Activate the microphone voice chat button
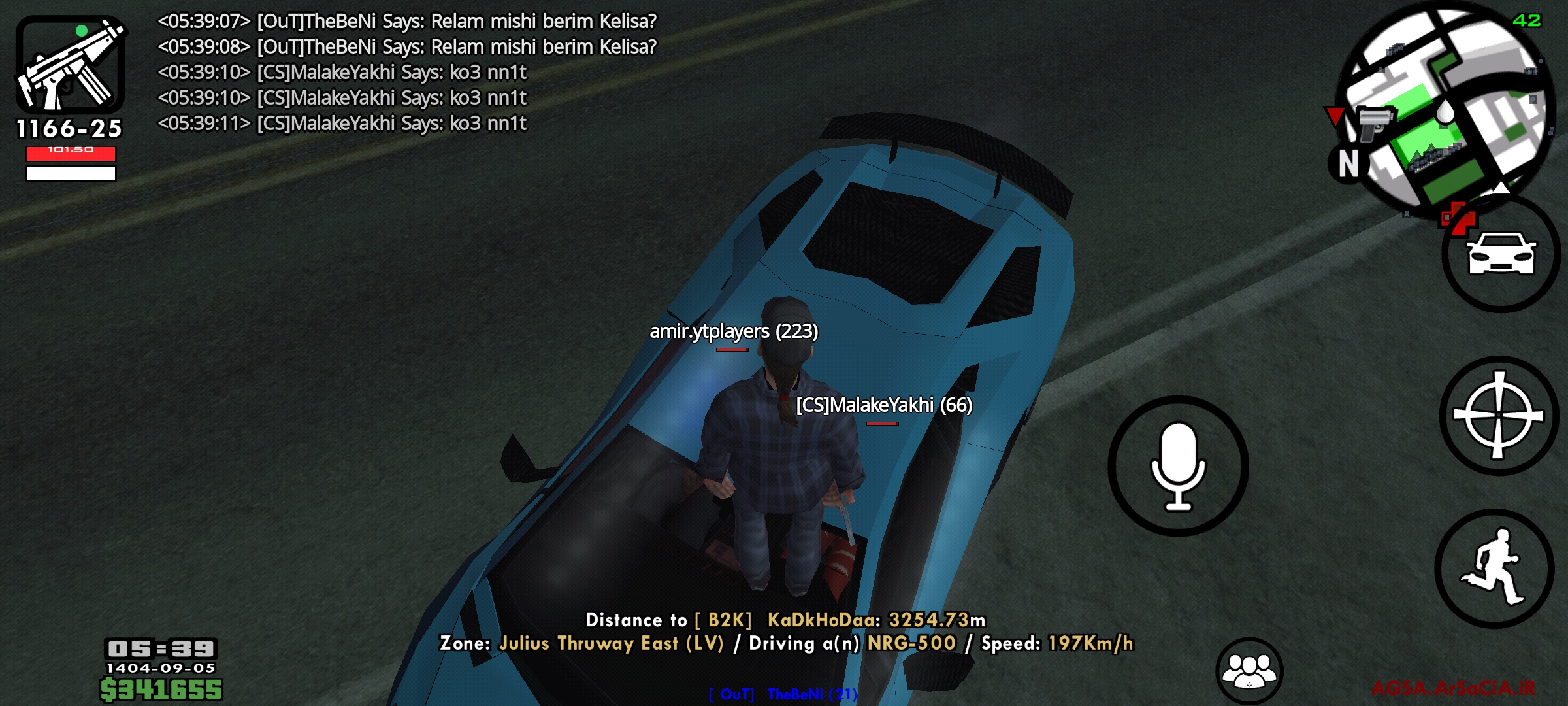Screen dimensions: 1568x706 point(1178,466)
